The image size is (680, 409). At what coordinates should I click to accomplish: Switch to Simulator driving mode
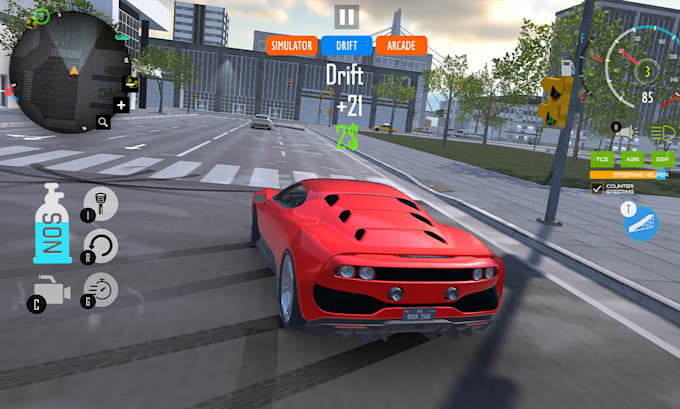click(x=291, y=45)
